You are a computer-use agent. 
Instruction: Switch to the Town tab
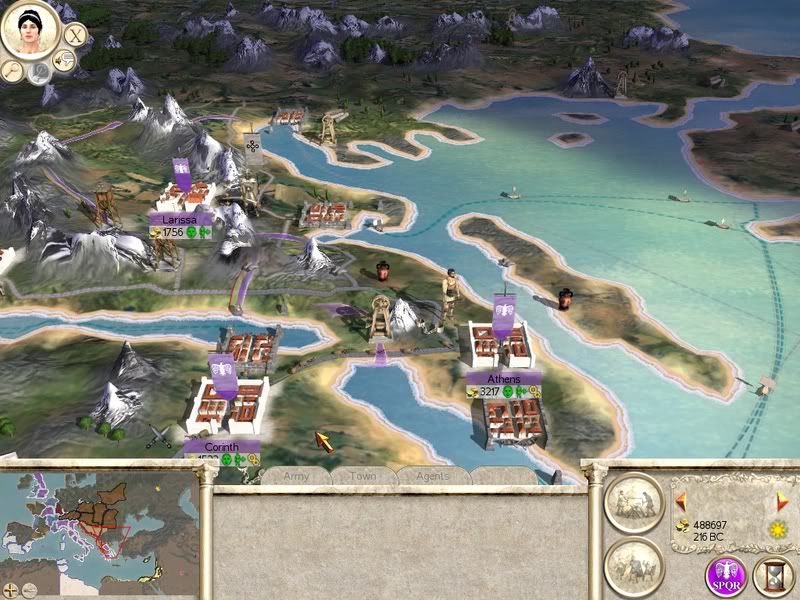(x=362, y=476)
